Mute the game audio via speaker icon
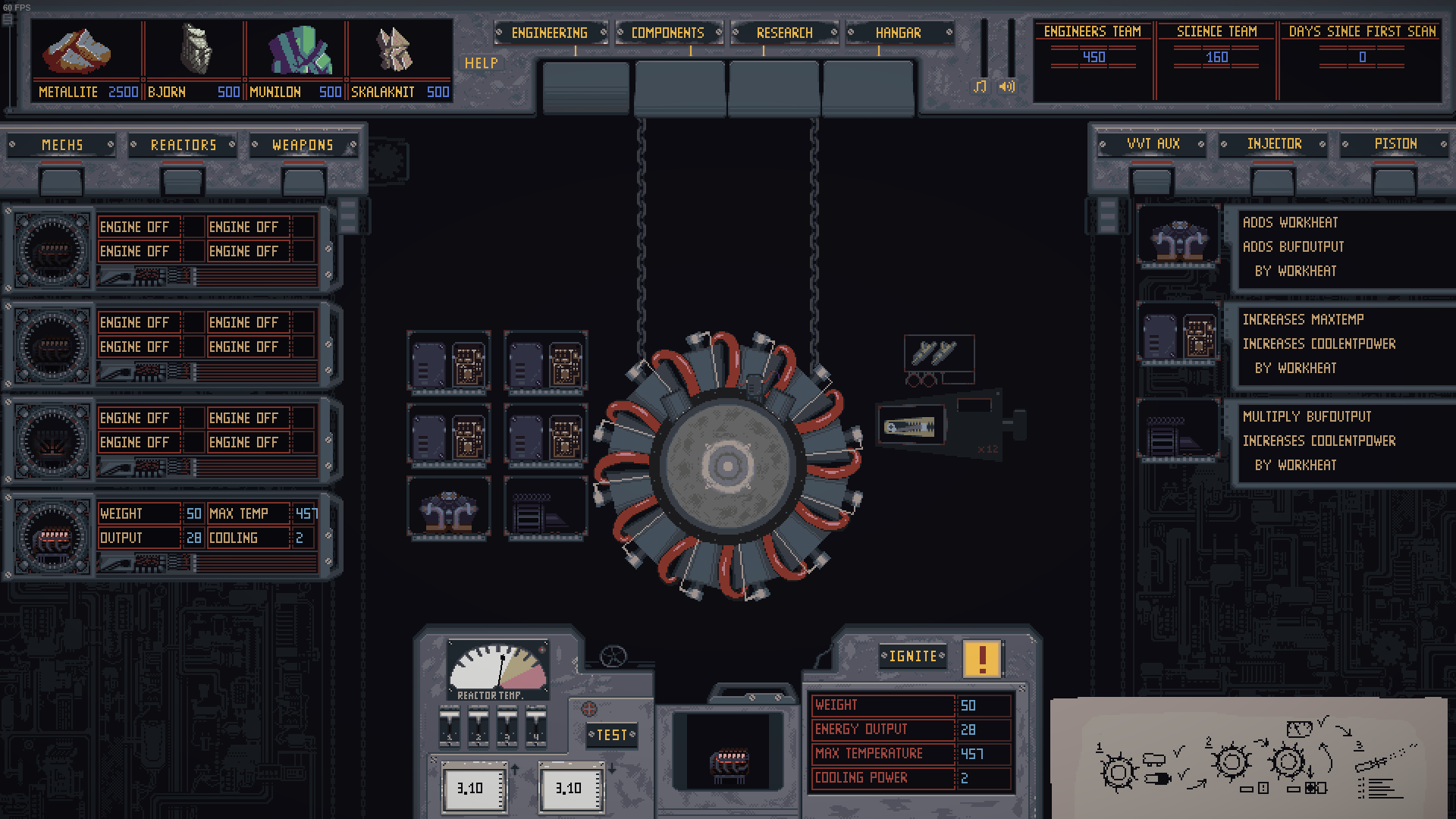 pyautogui.click(x=1009, y=87)
